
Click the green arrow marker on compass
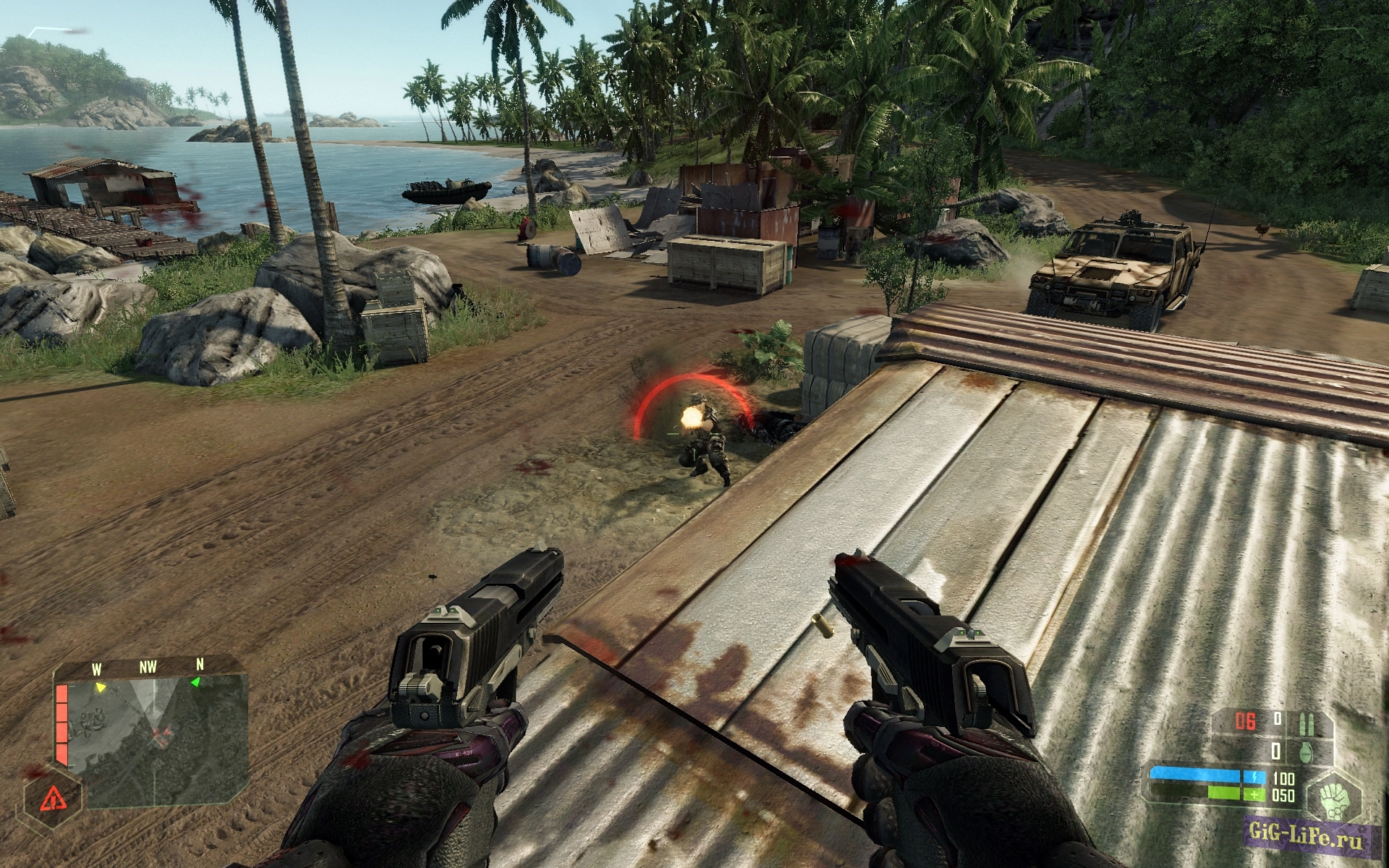click(x=195, y=682)
